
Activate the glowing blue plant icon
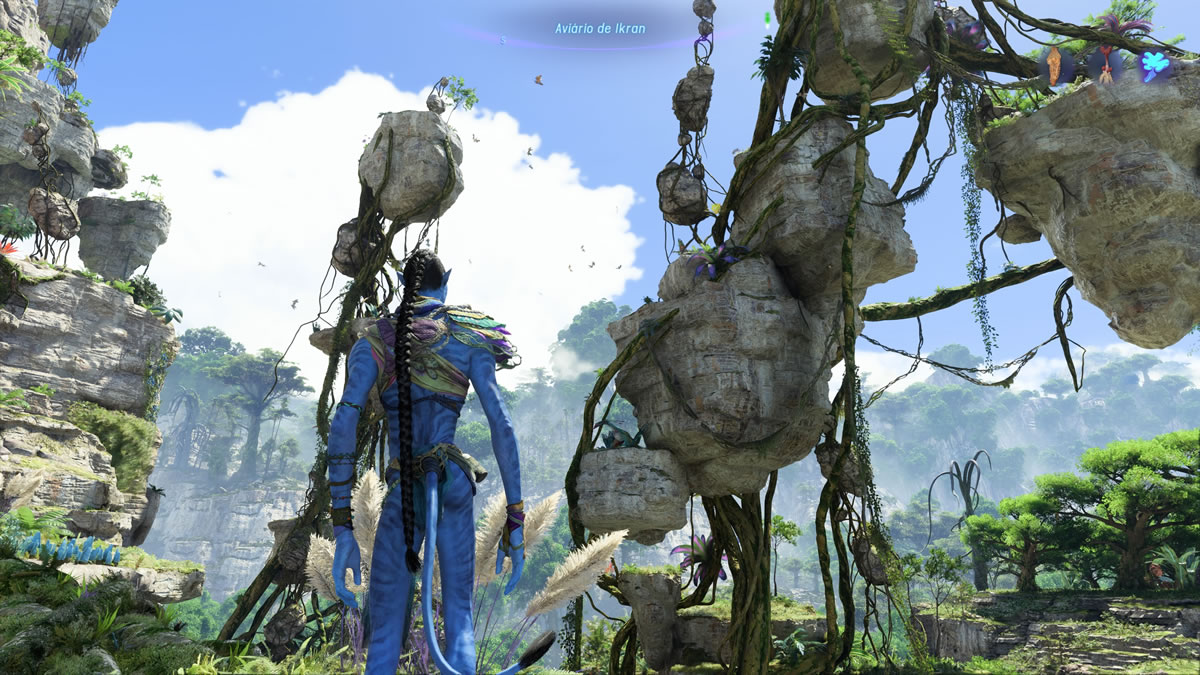click(1156, 66)
